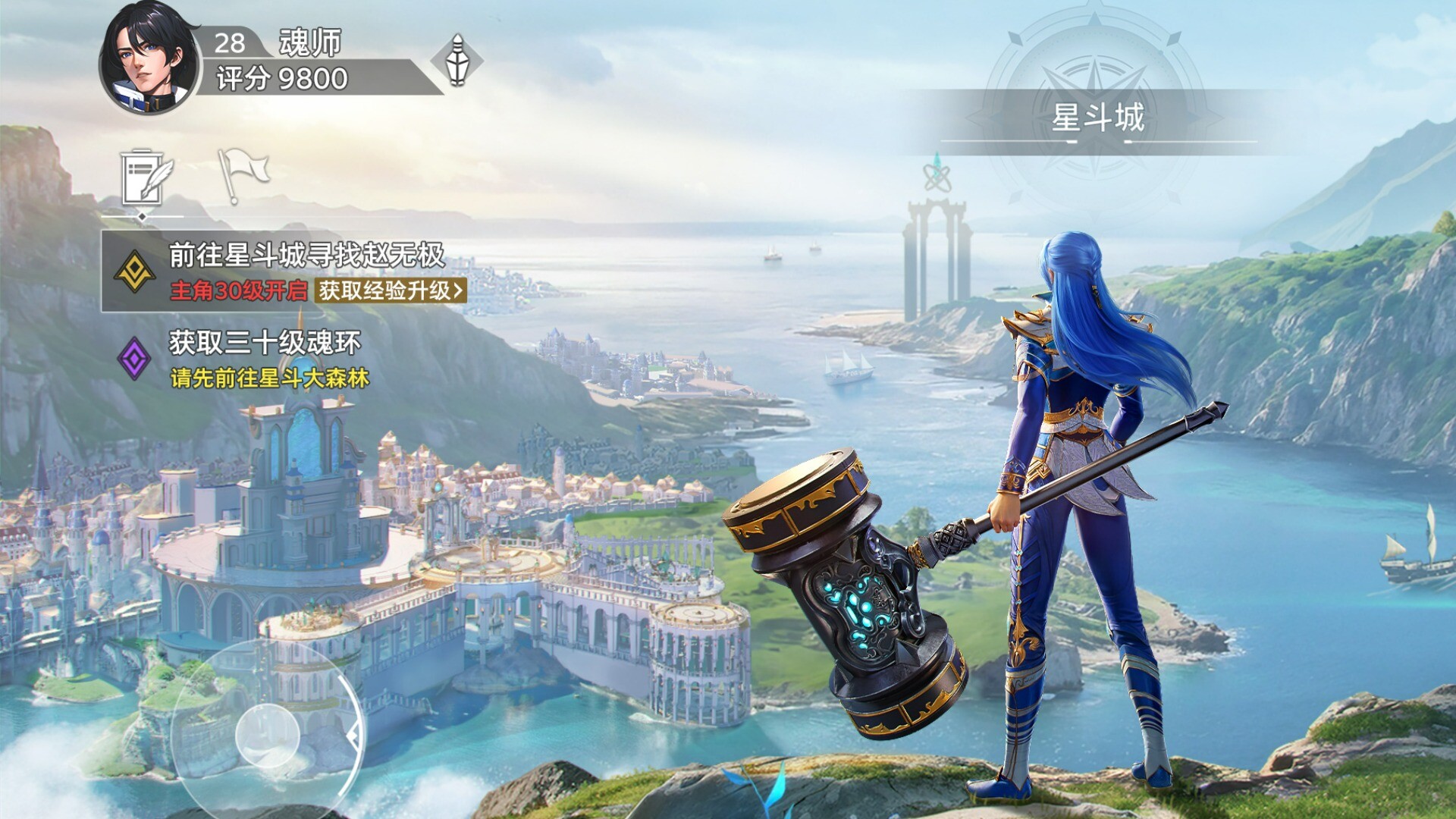Switch to the white flag tab

[x=243, y=174]
